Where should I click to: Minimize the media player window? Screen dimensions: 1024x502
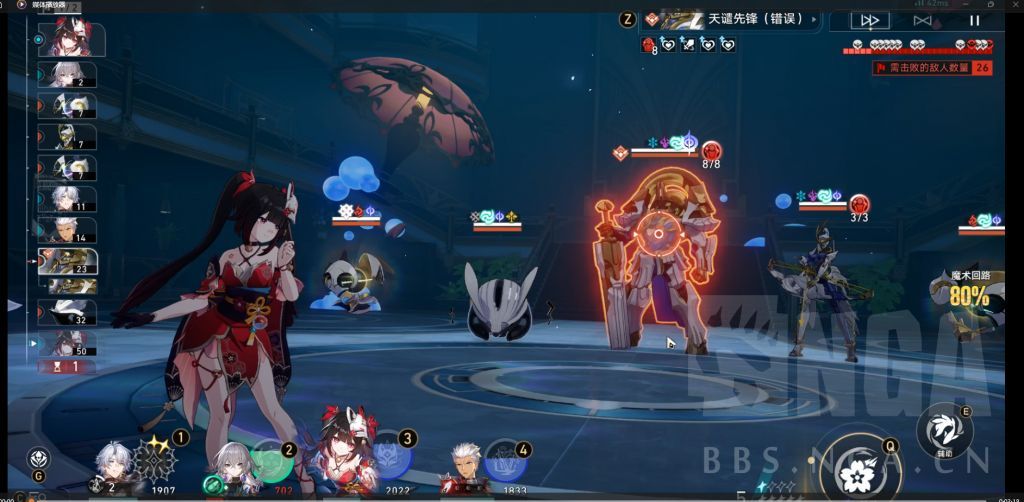[966, 5]
